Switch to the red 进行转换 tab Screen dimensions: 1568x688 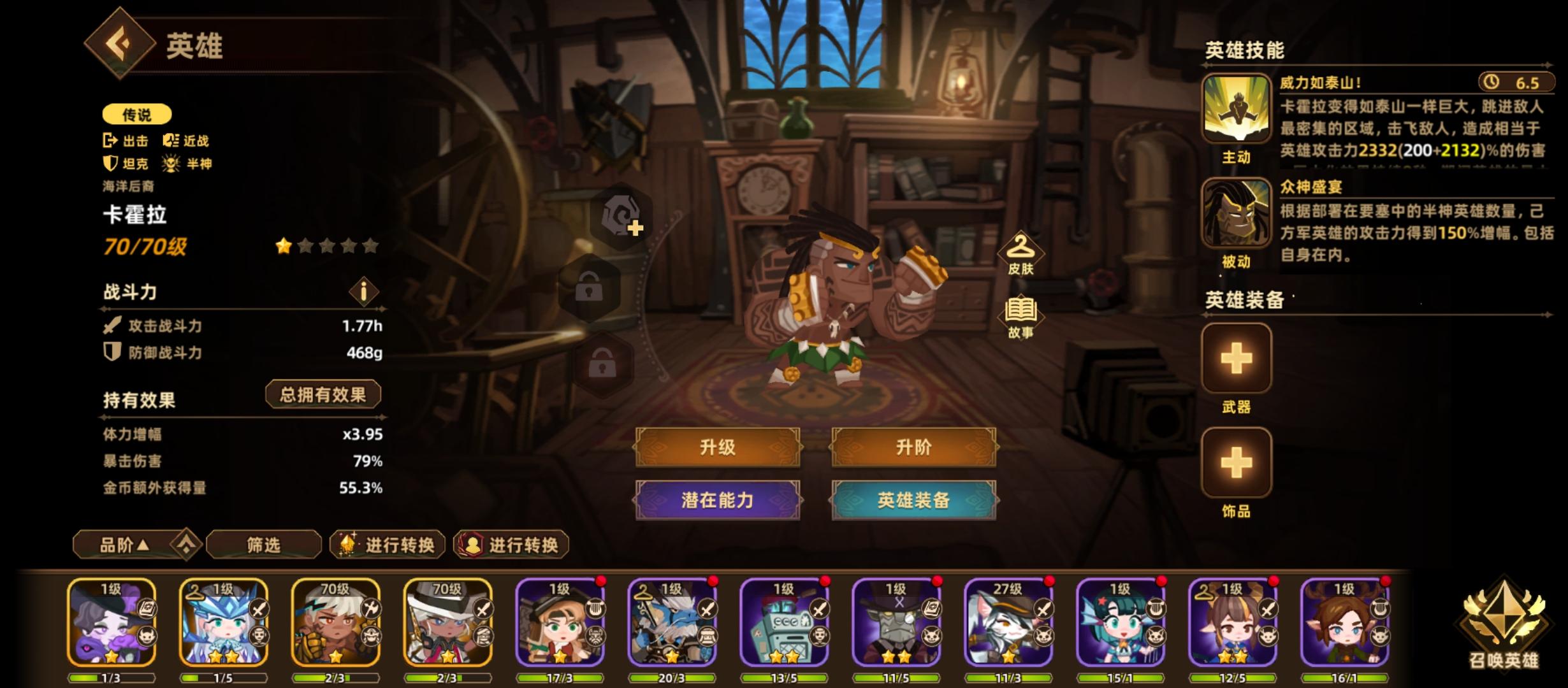pos(510,545)
